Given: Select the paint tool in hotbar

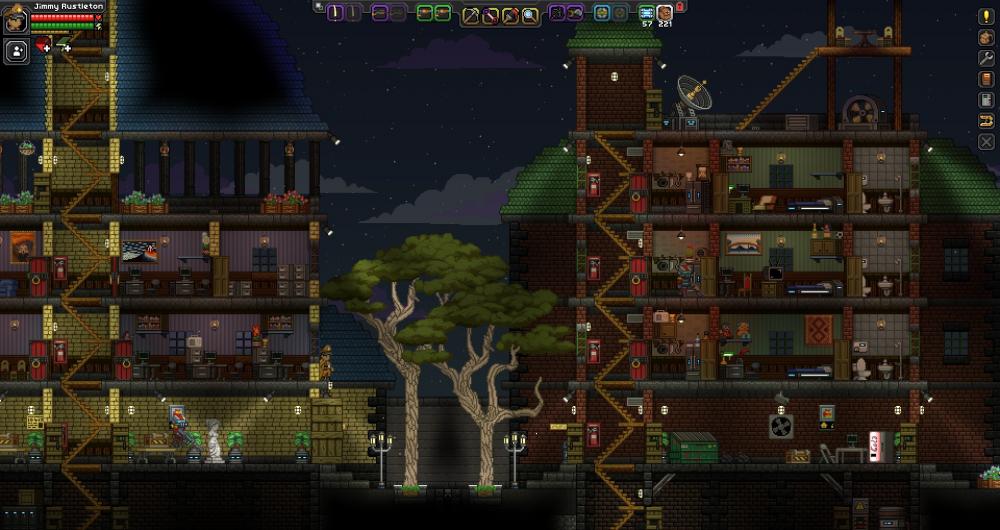Looking at the screenshot, I should 510,14.
